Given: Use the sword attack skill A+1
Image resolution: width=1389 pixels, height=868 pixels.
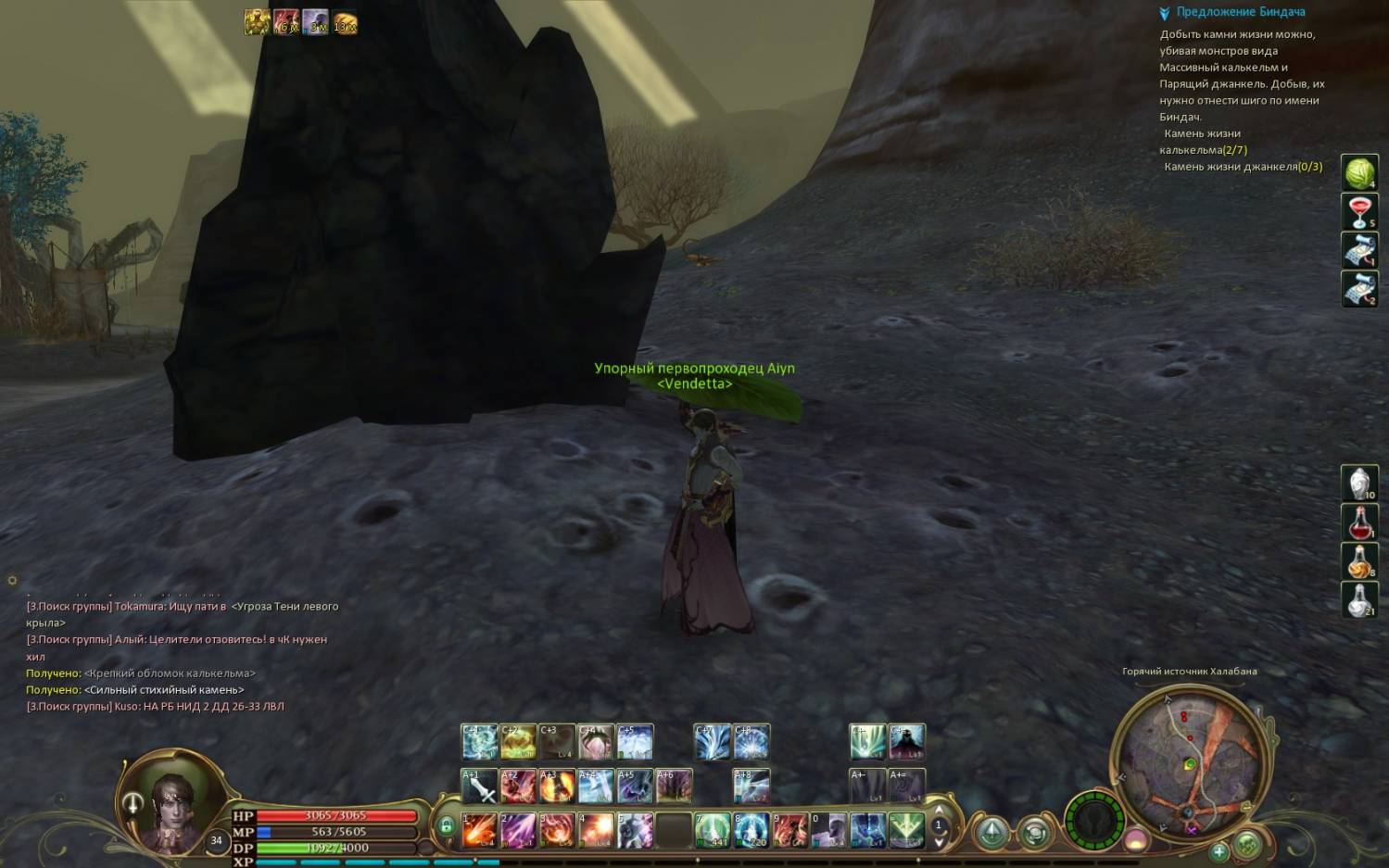Looking at the screenshot, I should click(479, 786).
